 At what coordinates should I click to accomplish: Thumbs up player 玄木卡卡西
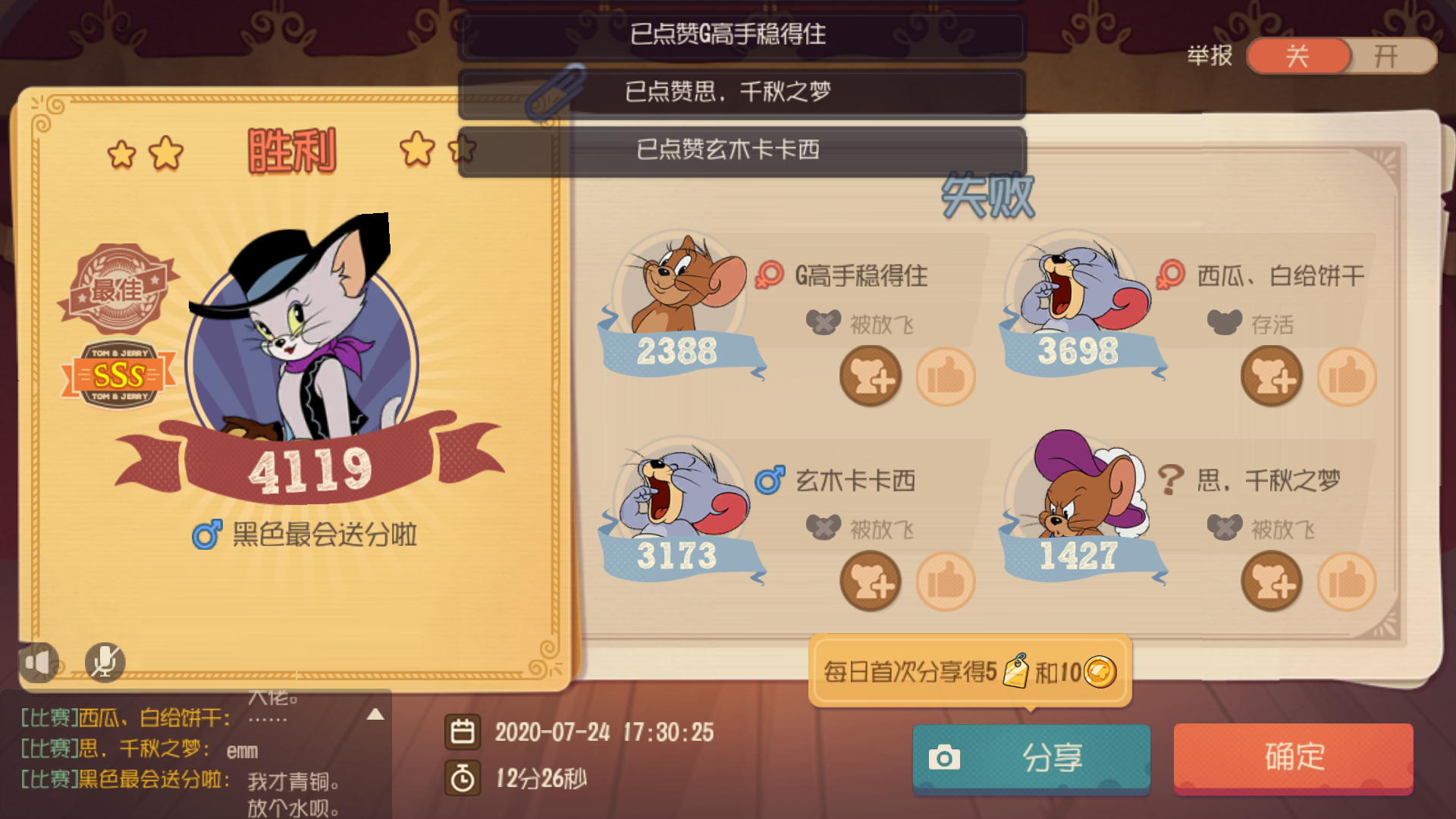point(946,582)
